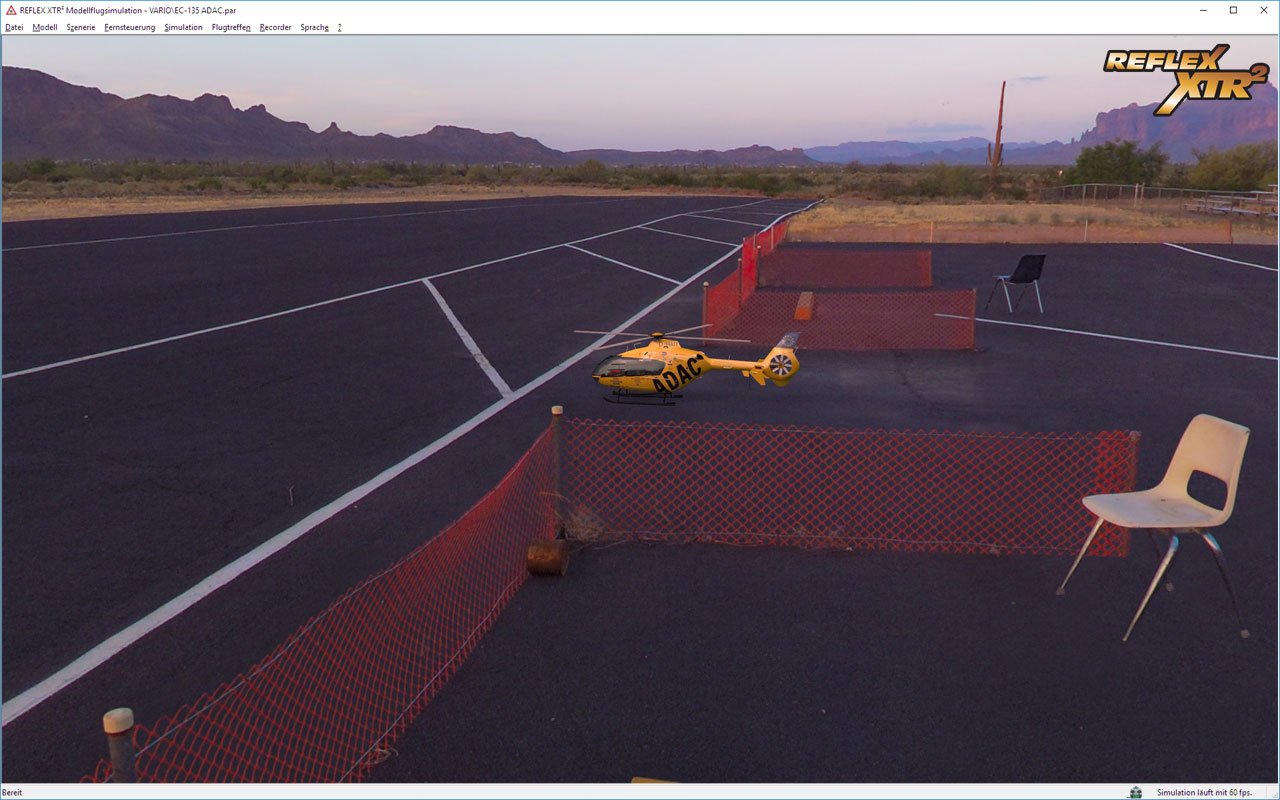The image size is (1280, 800).
Task: Click the window resize grip in the bottom-right corner
Action: (1275, 795)
